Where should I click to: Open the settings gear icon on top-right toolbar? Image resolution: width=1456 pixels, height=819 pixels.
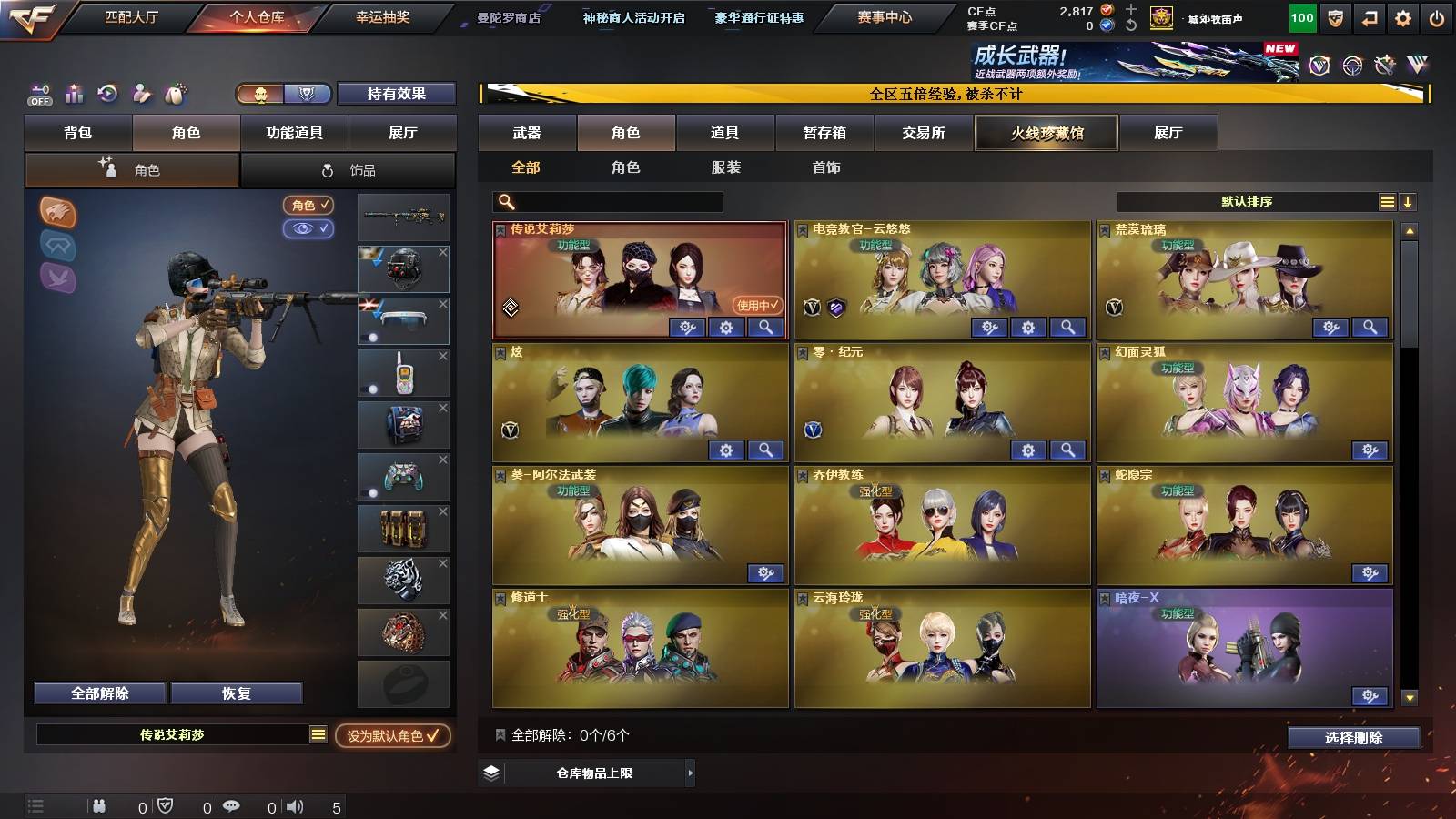coord(1400,15)
